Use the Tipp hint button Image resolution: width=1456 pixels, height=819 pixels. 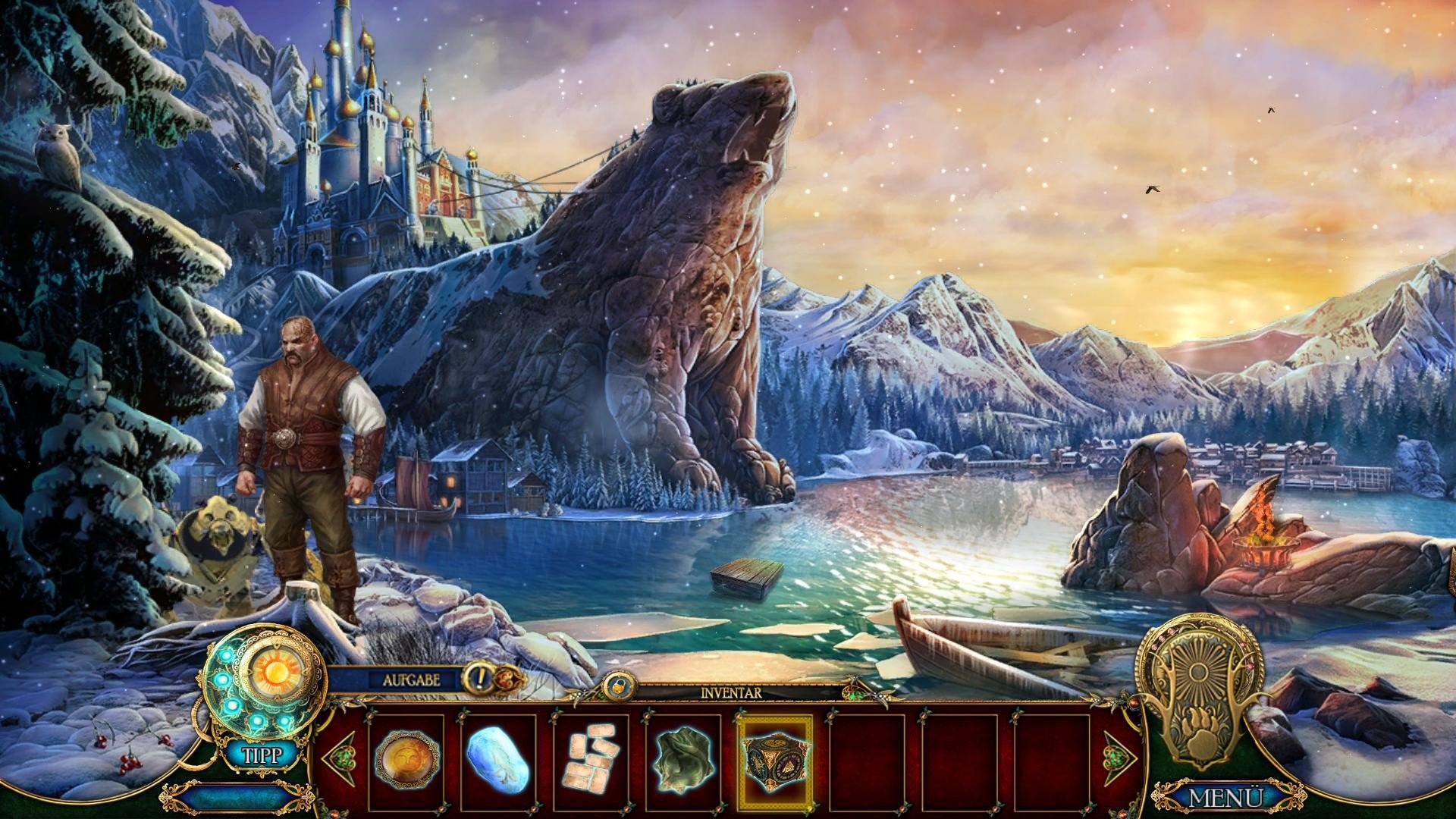(x=262, y=755)
